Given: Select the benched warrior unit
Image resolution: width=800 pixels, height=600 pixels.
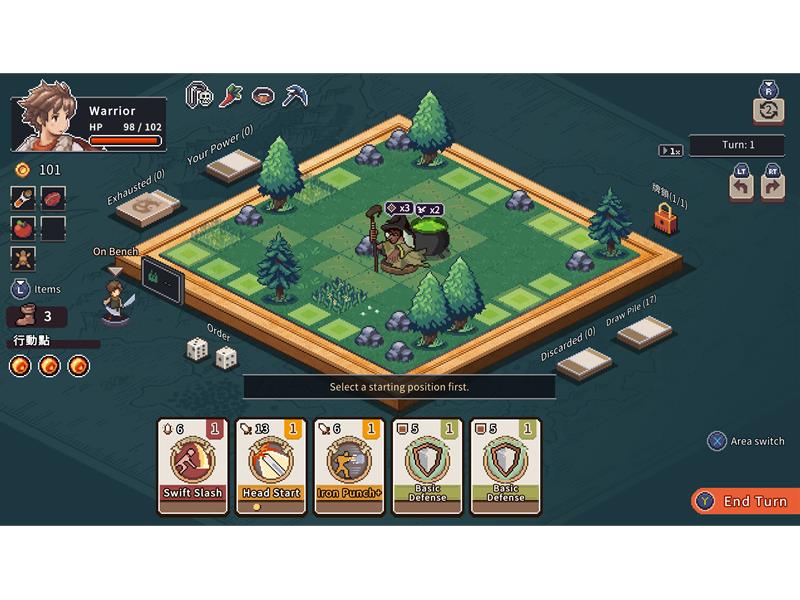Looking at the screenshot, I should (116, 301).
